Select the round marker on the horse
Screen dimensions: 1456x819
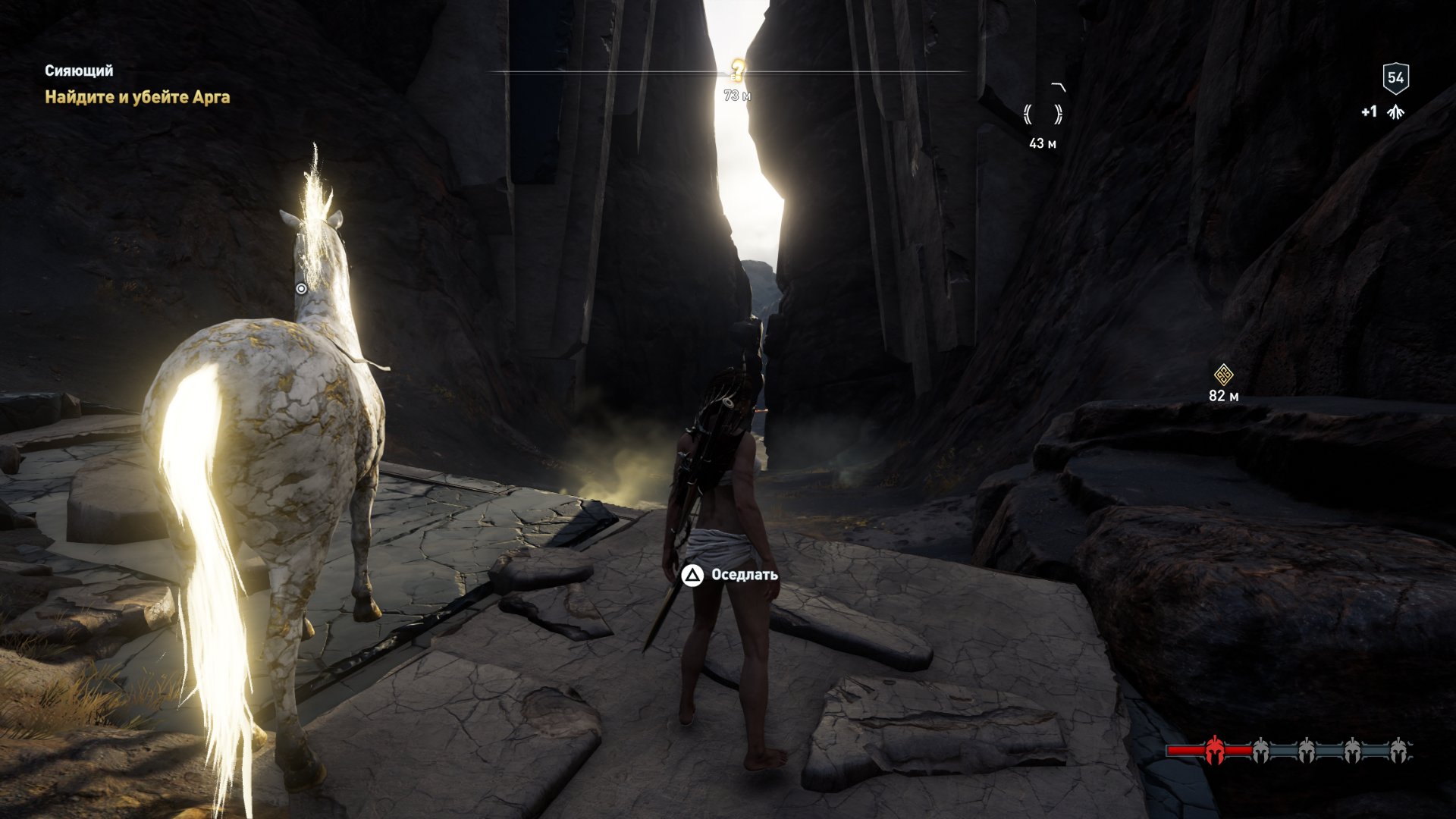(x=301, y=289)
